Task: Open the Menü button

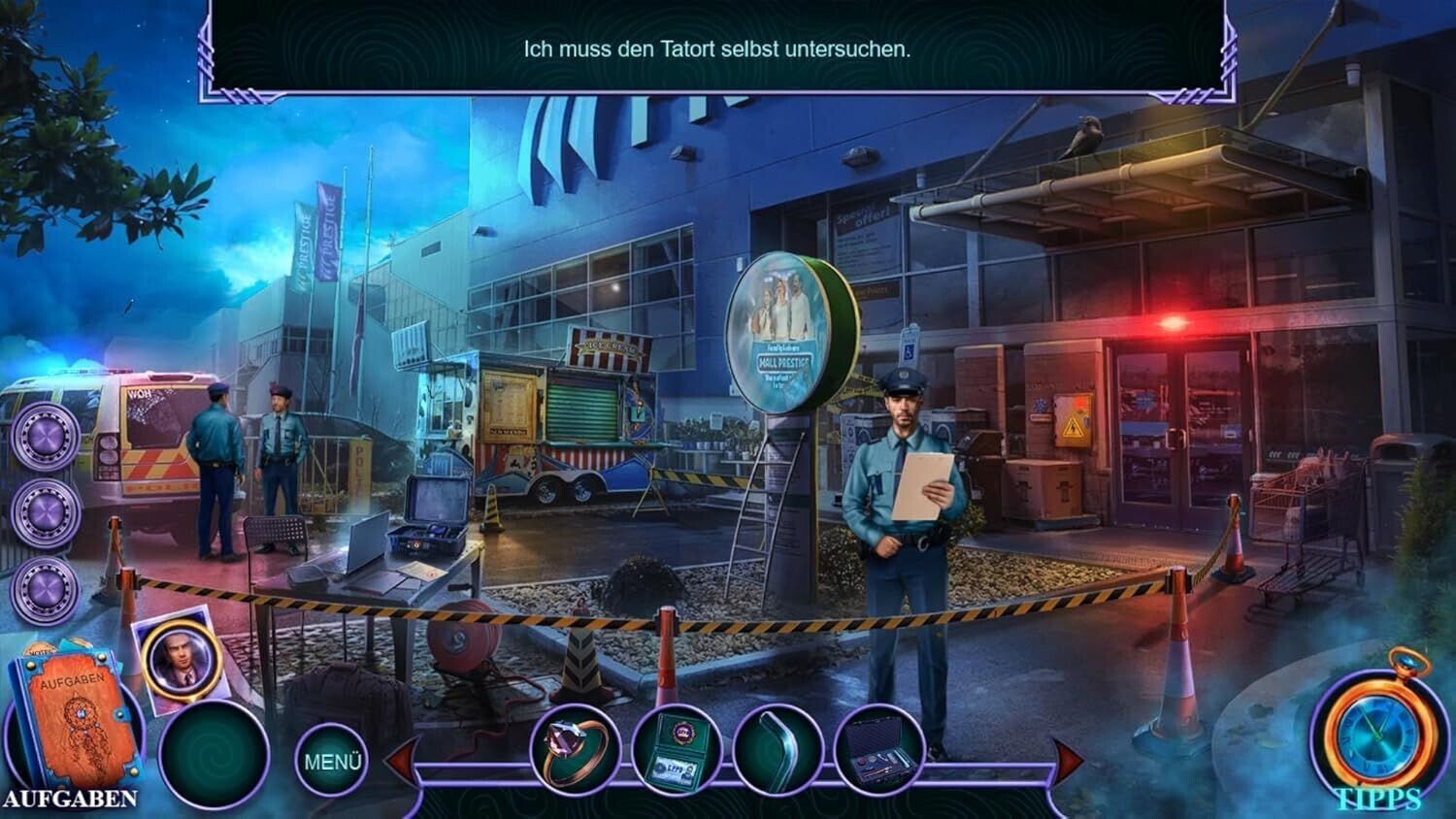Action: [x=332, y=762]
